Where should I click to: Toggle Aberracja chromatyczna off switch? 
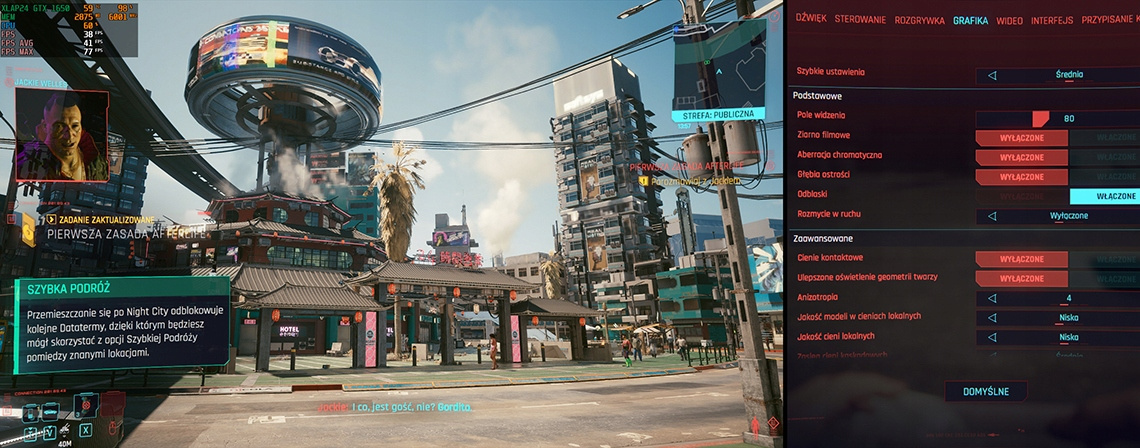tap(1021, 157)
